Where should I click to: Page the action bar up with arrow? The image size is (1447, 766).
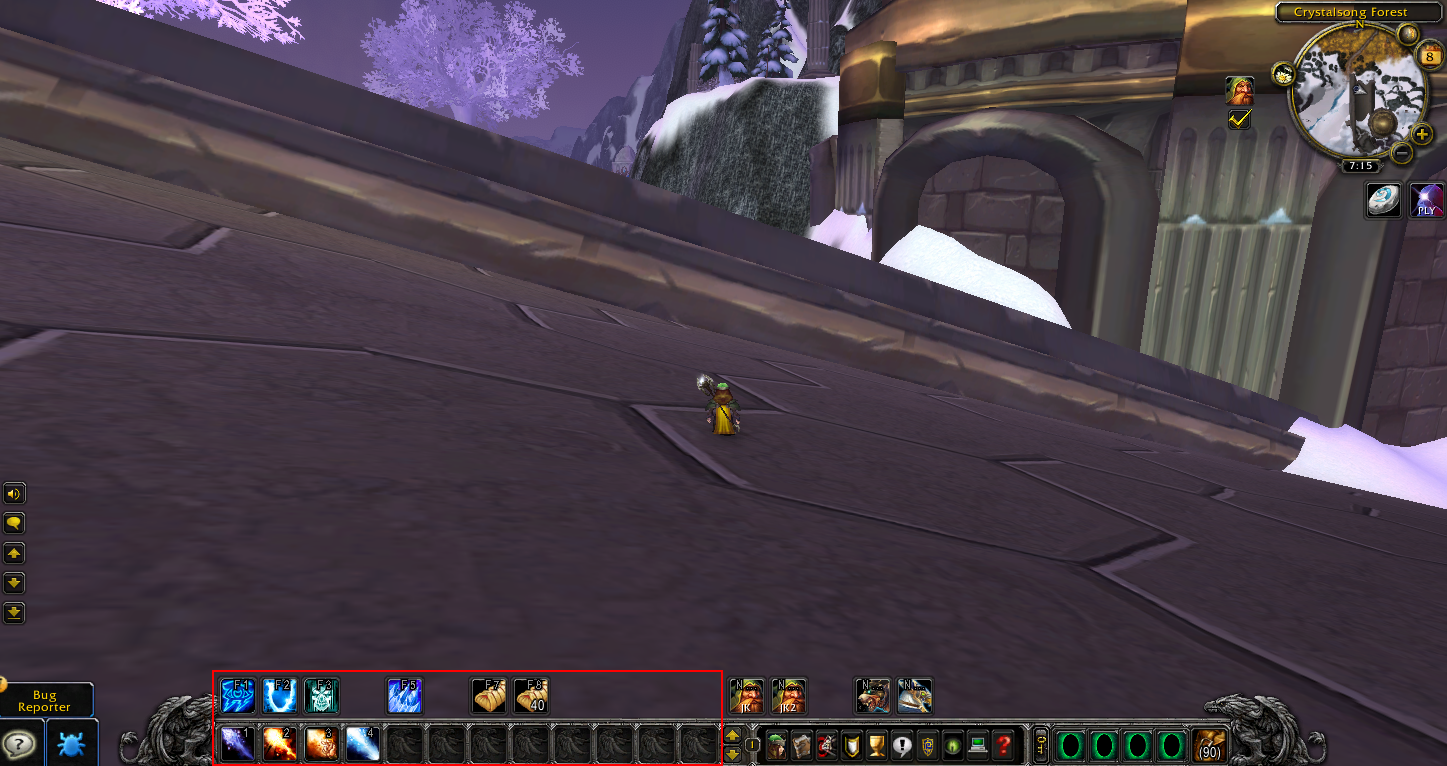coord(732,736)
